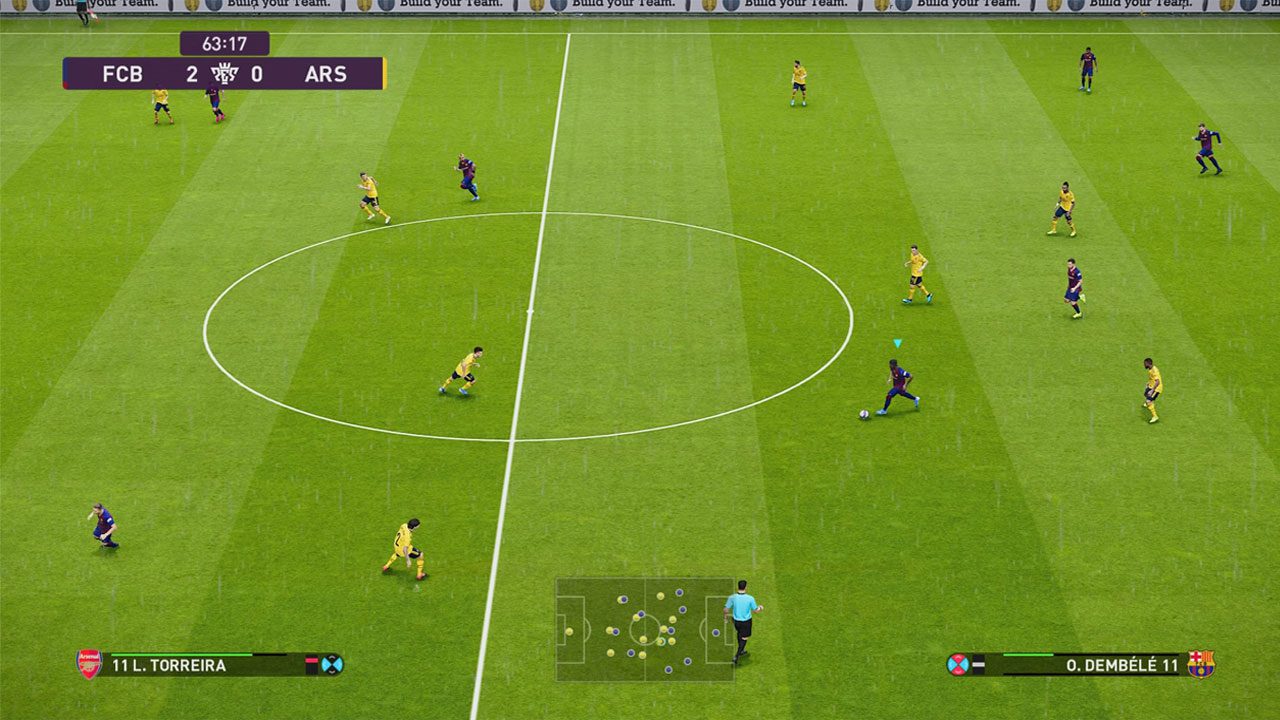This screenshot has width=1280, height=720.
Task: Click Dembélé's form arrow indicator icon
Action: point(978,663)
